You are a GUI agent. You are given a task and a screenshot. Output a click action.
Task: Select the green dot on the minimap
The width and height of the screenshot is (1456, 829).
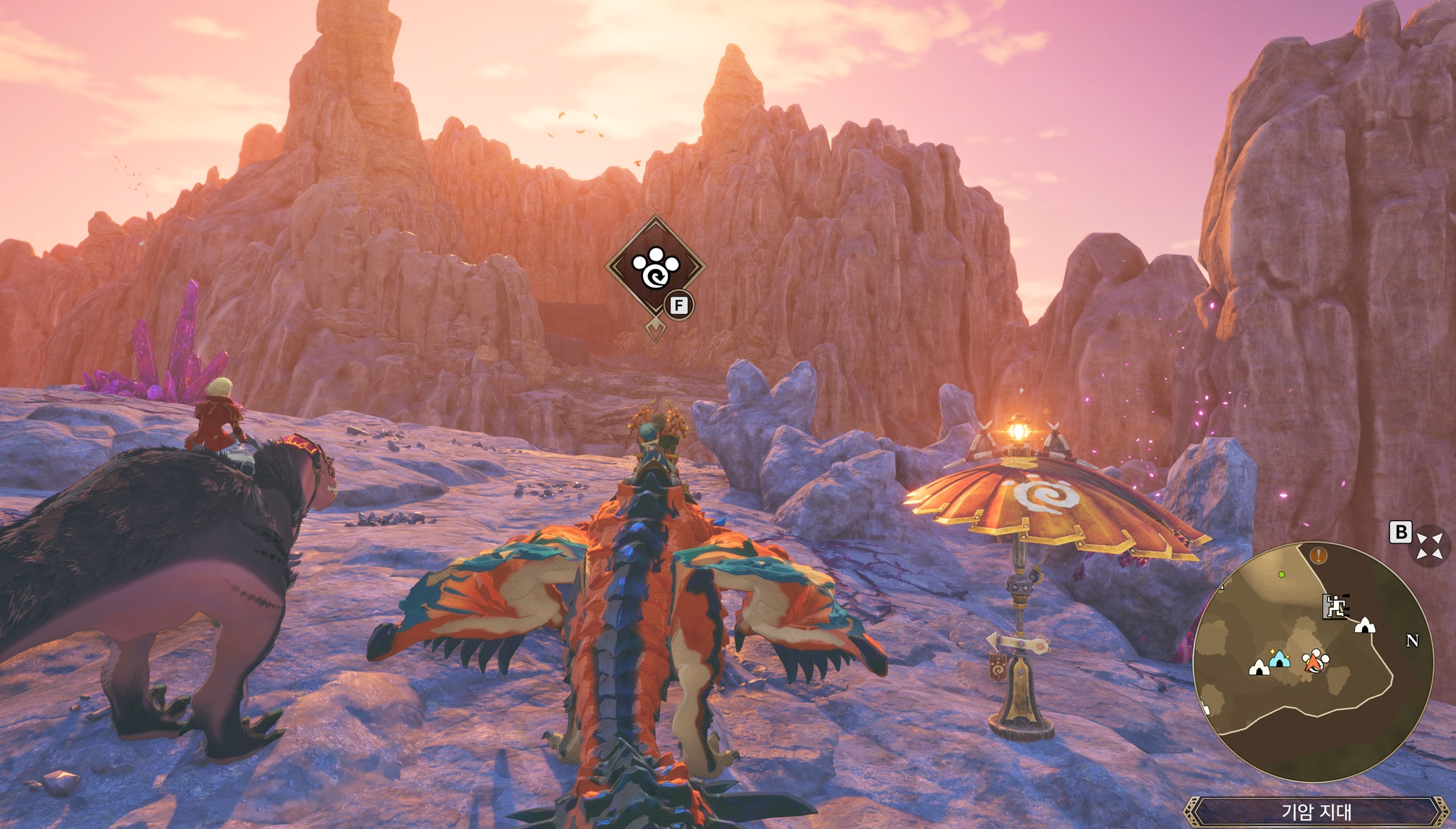[x=1282, y=574]
